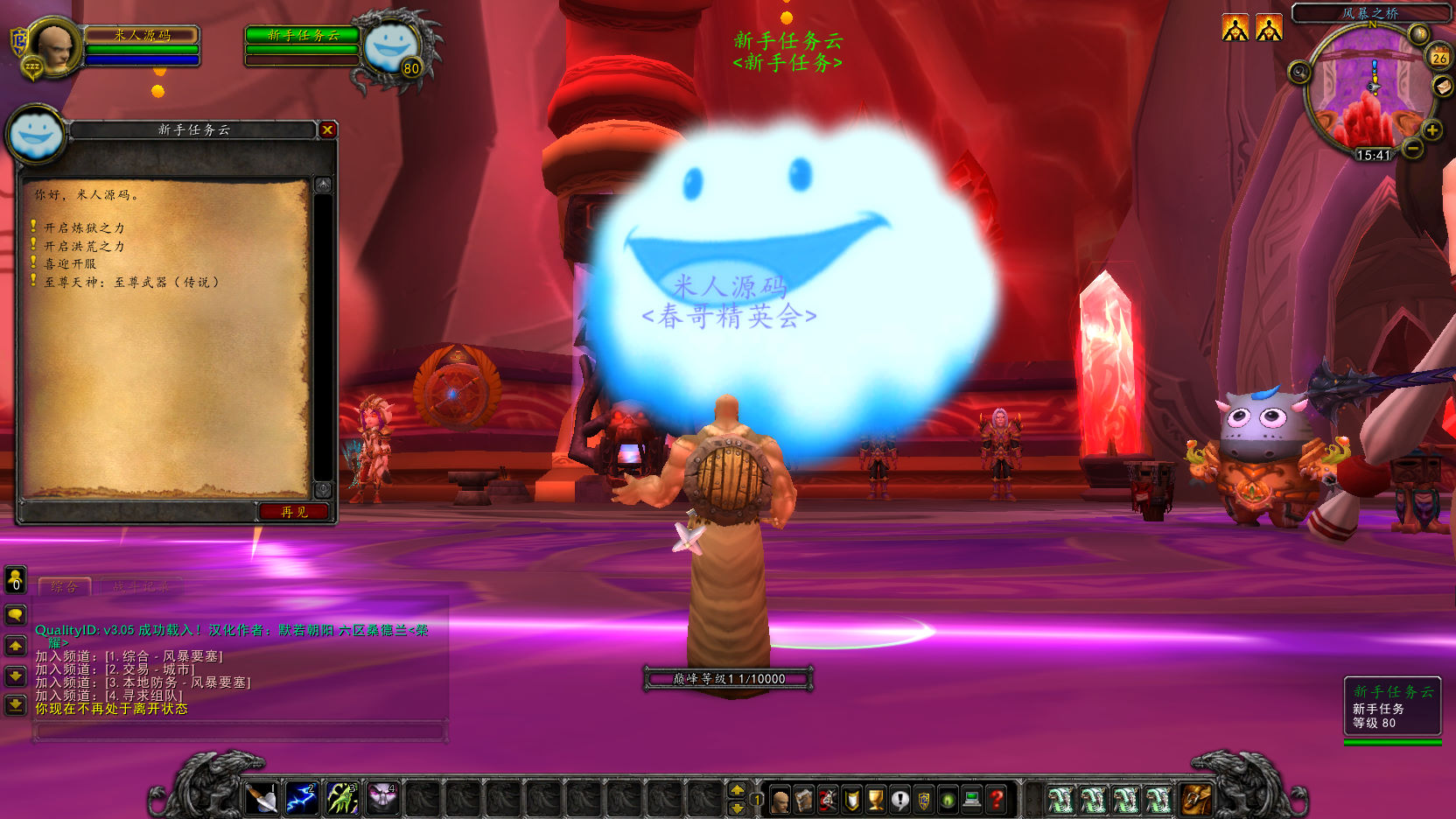The width and height of the screenshot is (1456, 819).
Task: Zoom in the minimap with plus button
Action: [1432, 130]
